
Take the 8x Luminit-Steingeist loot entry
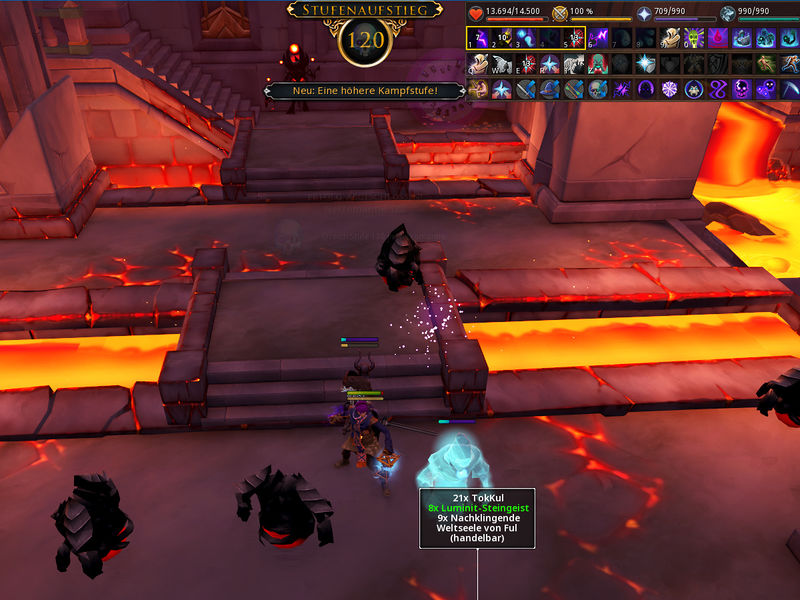pos(476,508)
